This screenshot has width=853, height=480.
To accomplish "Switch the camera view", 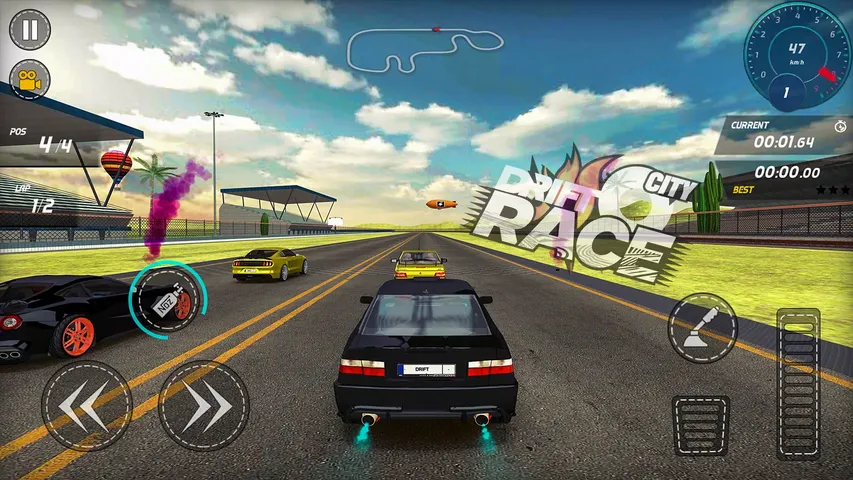I will tap(30, 80).
